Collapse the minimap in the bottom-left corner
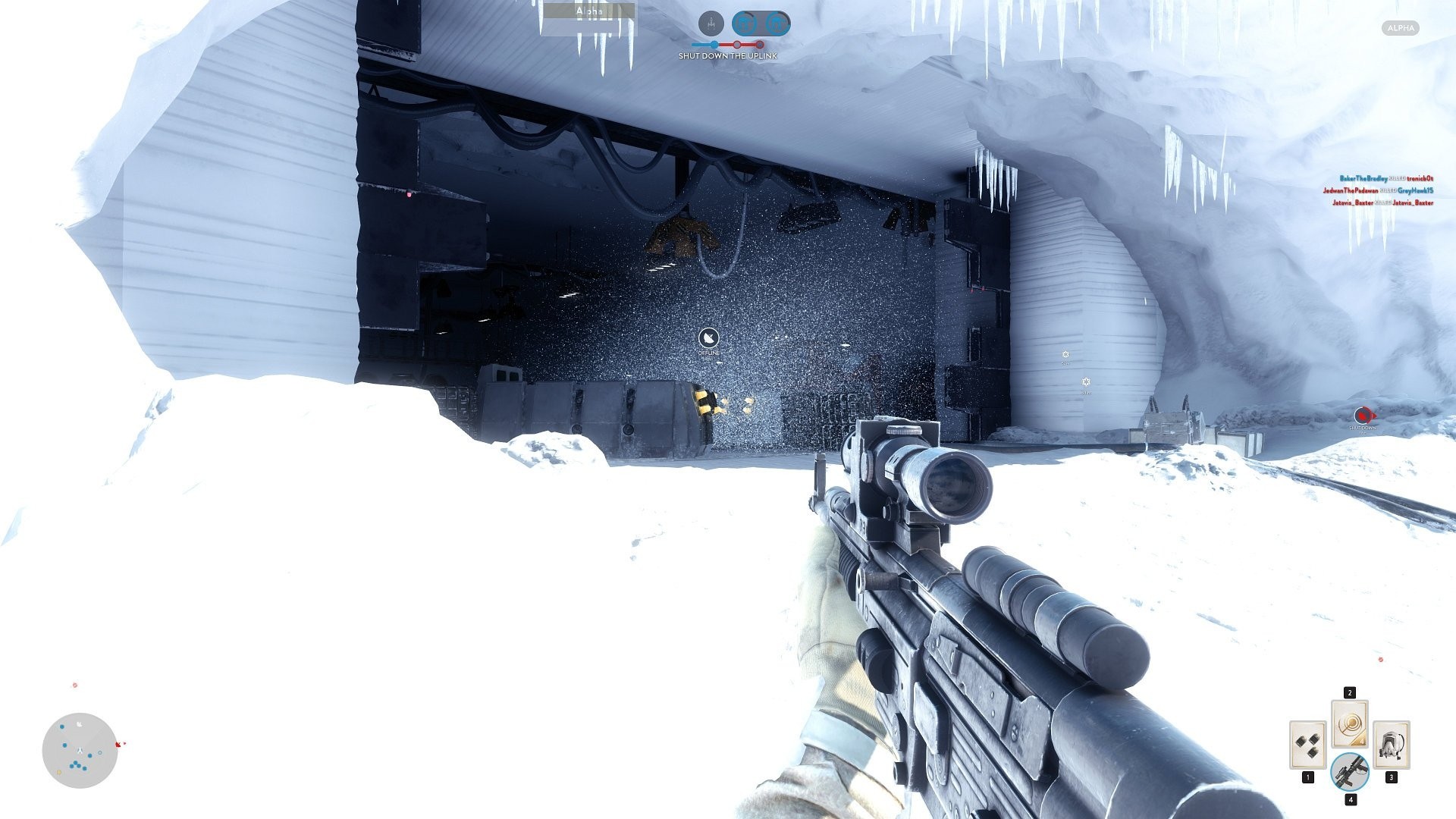This screenshot has width=1456, height=819. click(78, 751)
